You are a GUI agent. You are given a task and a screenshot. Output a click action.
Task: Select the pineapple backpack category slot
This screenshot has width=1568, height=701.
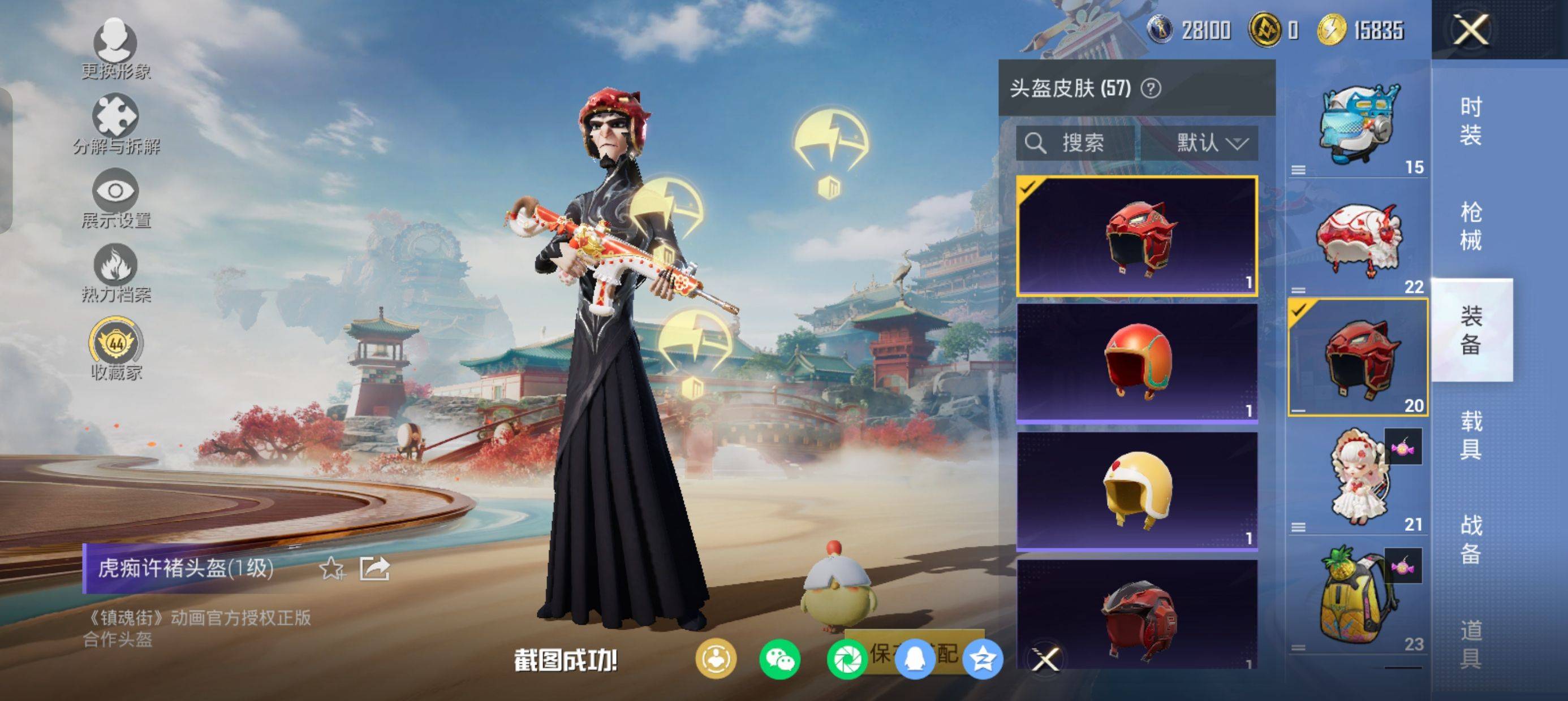pos(1359,599)
